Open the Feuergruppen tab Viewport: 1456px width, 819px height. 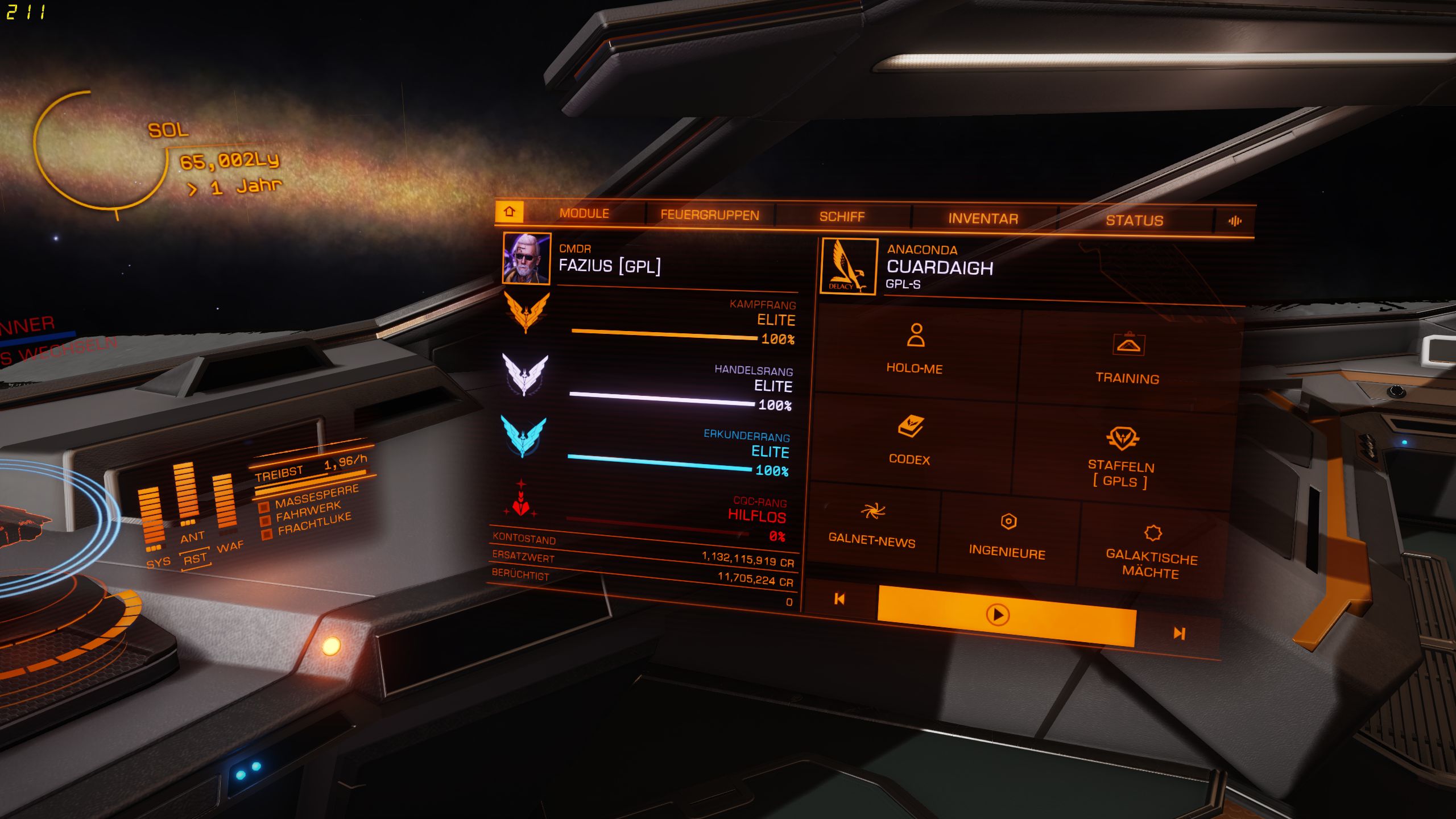coord(710,215)
